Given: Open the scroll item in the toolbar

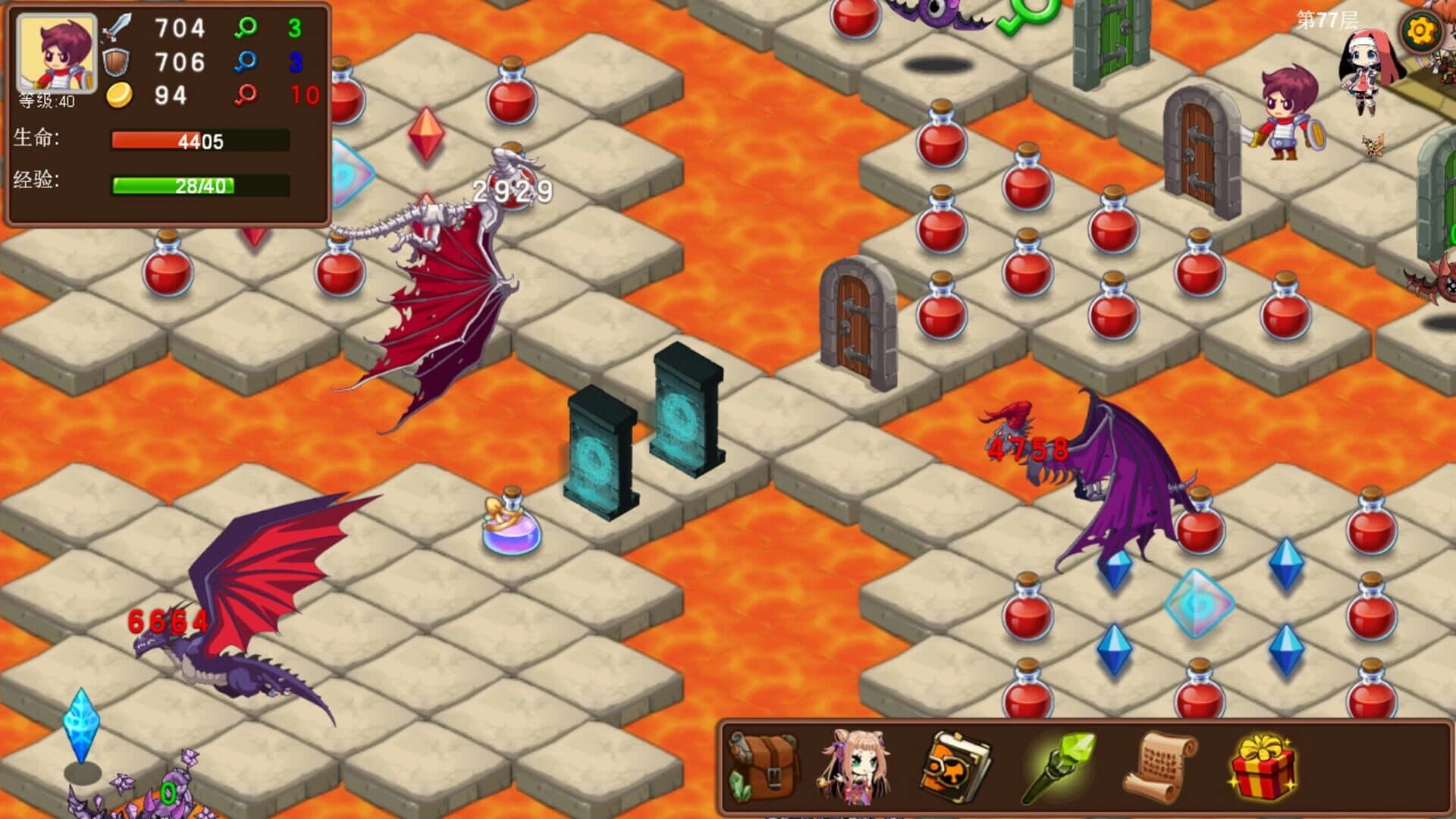Looking at the screenshot, I should (x=1159, y=766).
